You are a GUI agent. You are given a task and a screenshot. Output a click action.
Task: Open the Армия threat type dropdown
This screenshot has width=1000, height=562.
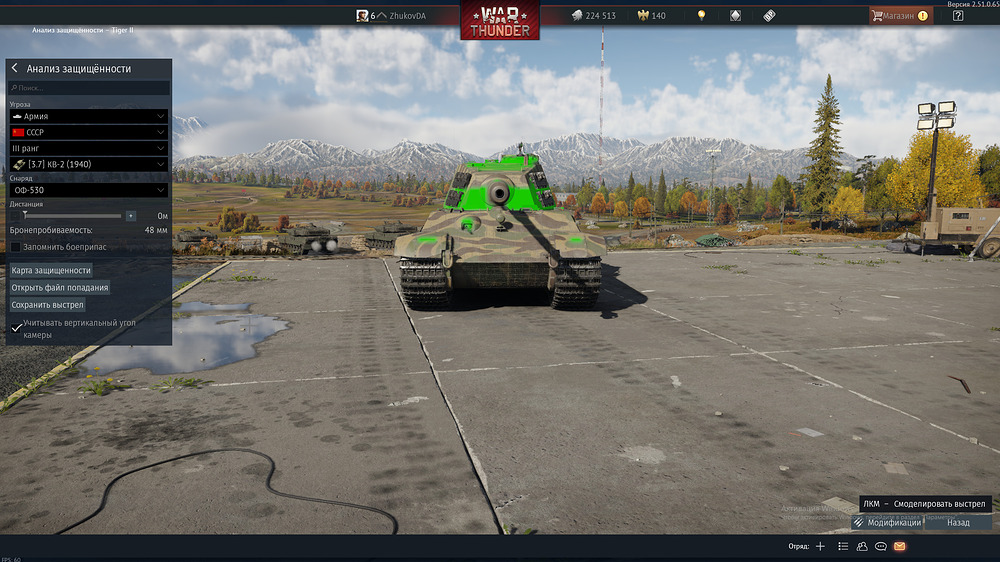(88, 116)
